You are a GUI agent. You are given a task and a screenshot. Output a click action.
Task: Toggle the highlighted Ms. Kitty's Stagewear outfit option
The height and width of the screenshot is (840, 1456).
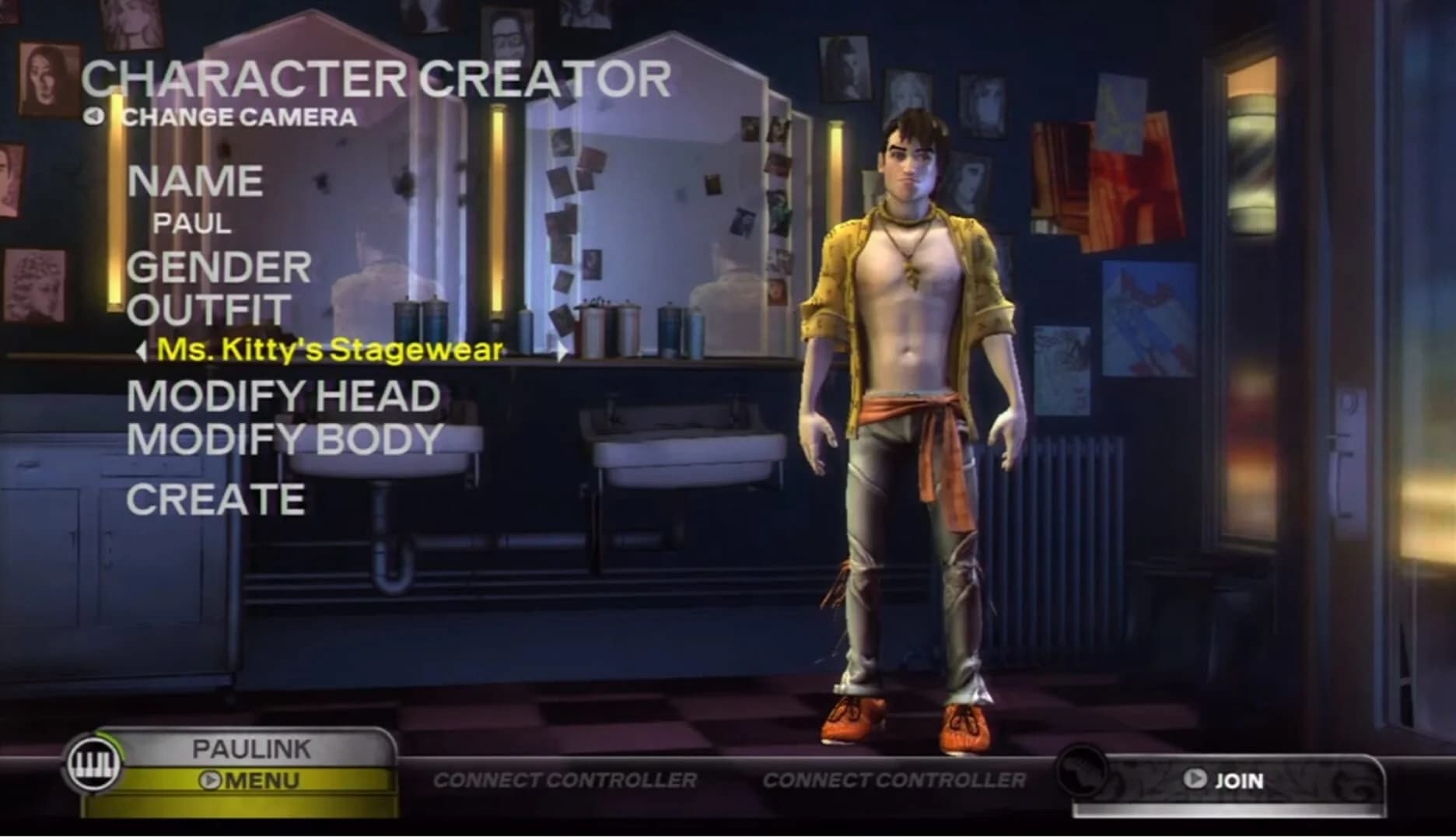click(x=329, y=350)
